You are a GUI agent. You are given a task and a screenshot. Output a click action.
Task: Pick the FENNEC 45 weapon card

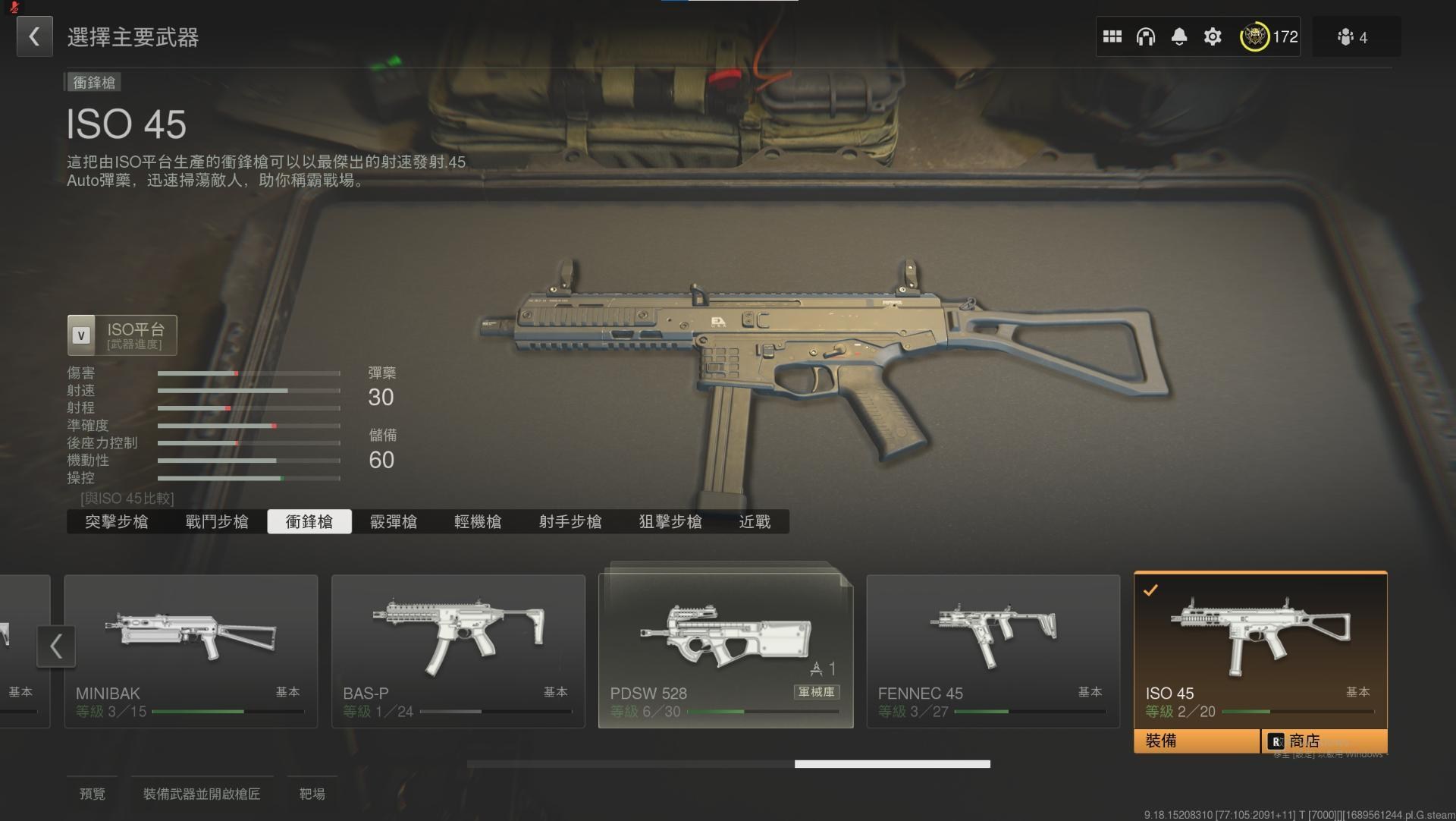pyautogui.click(x=993, y=650)
